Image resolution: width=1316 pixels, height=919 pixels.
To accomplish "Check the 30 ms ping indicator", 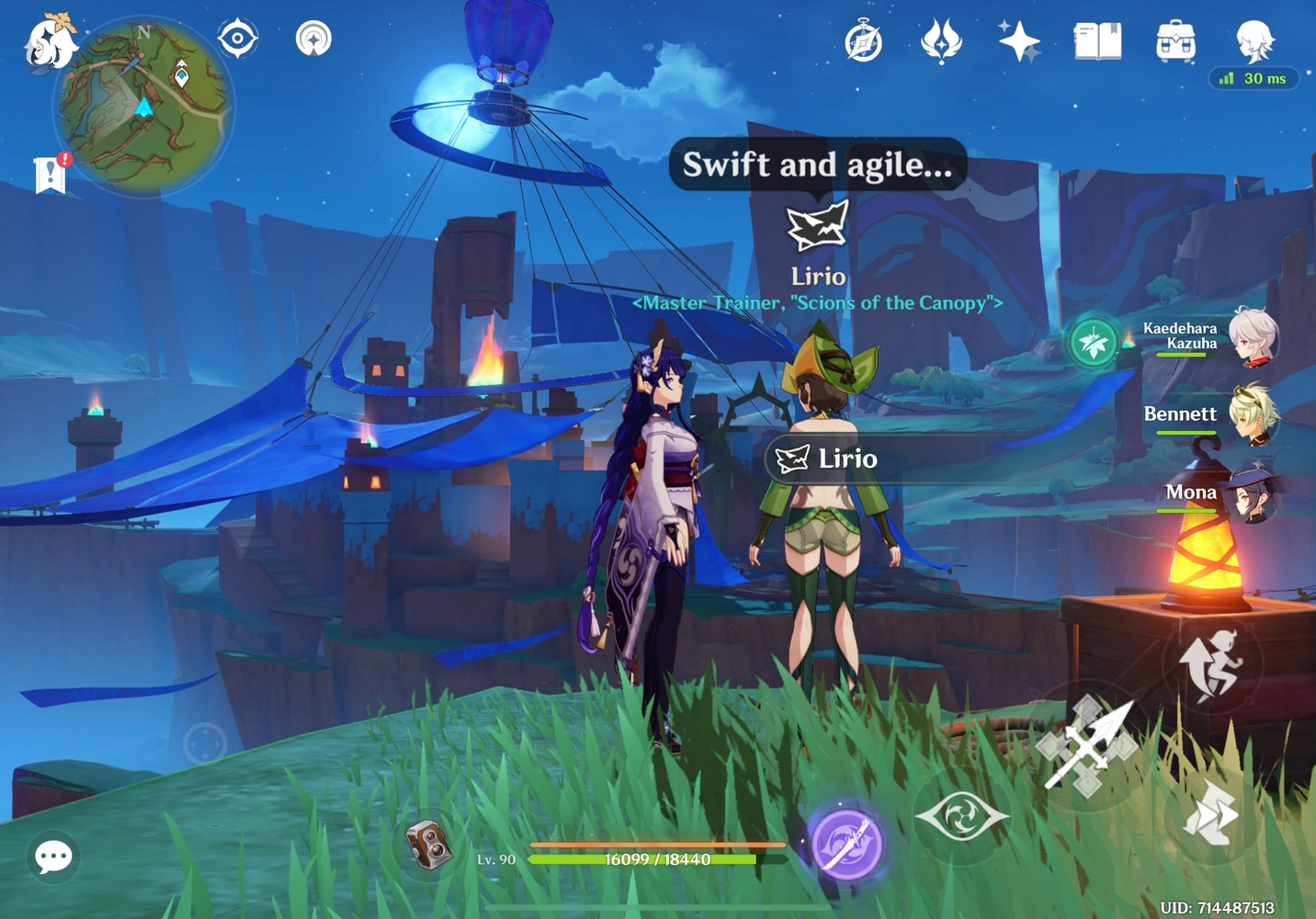I will click(1254, 79).
